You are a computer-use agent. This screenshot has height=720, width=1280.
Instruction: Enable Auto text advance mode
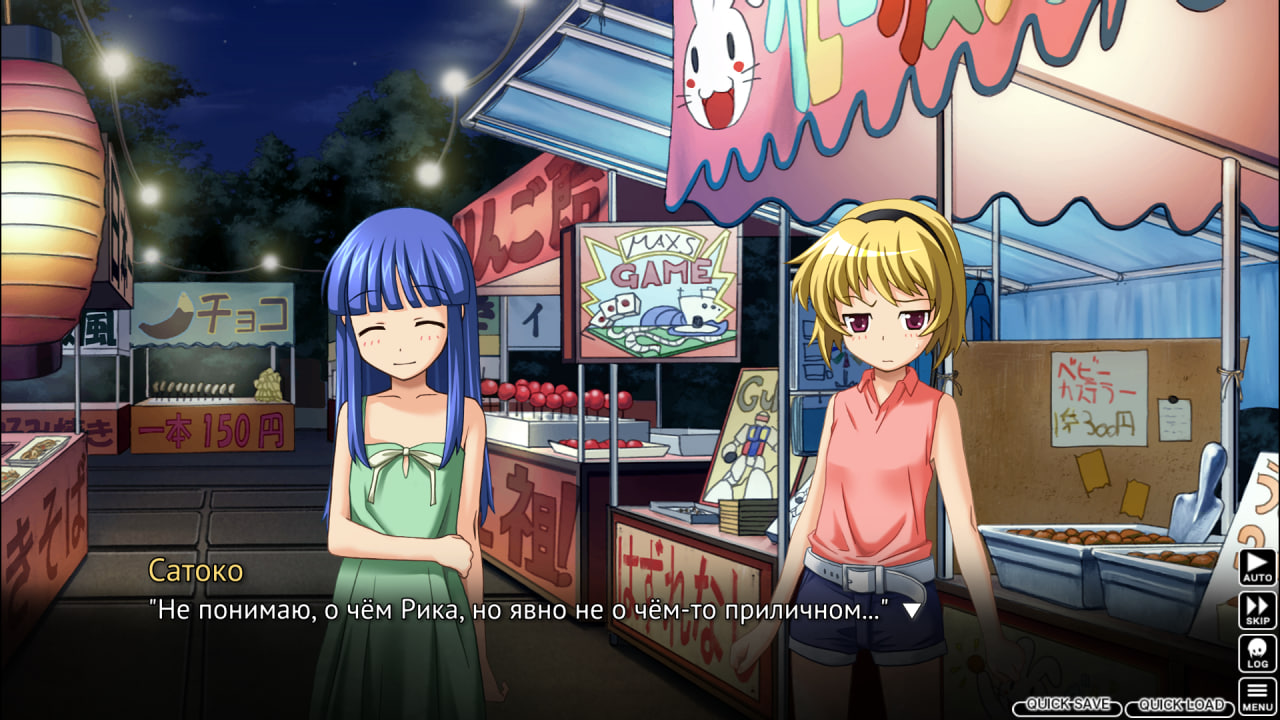coord(1257,567)
